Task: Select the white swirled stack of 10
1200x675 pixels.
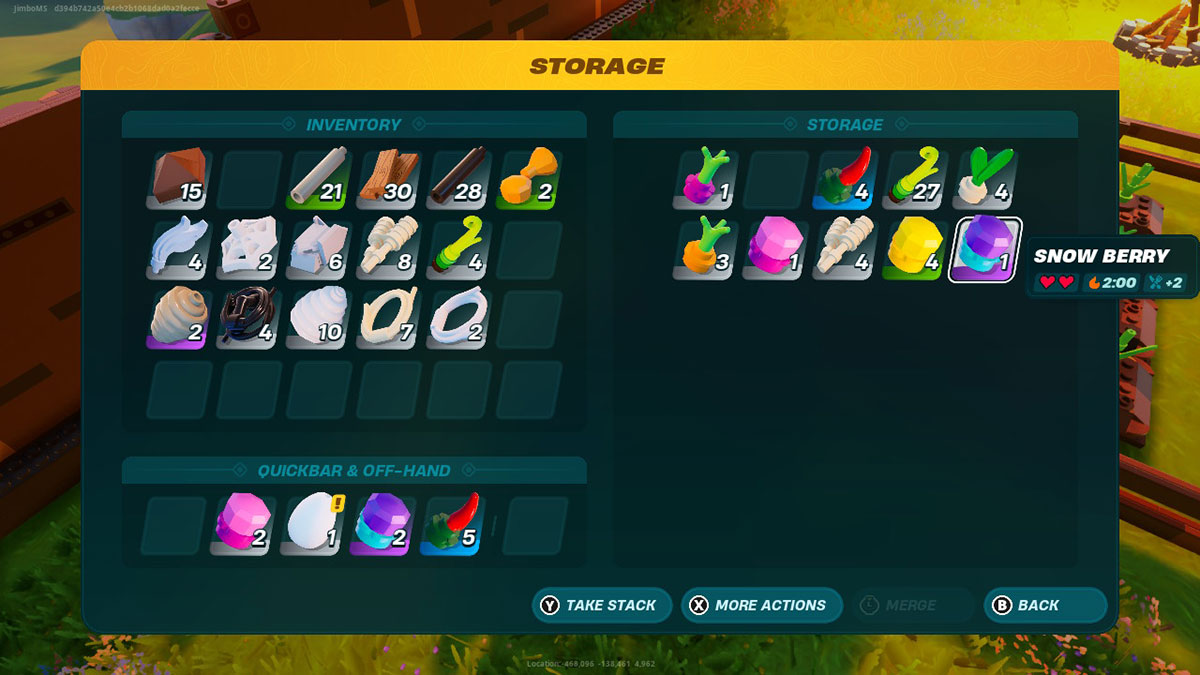Action: 319,319
